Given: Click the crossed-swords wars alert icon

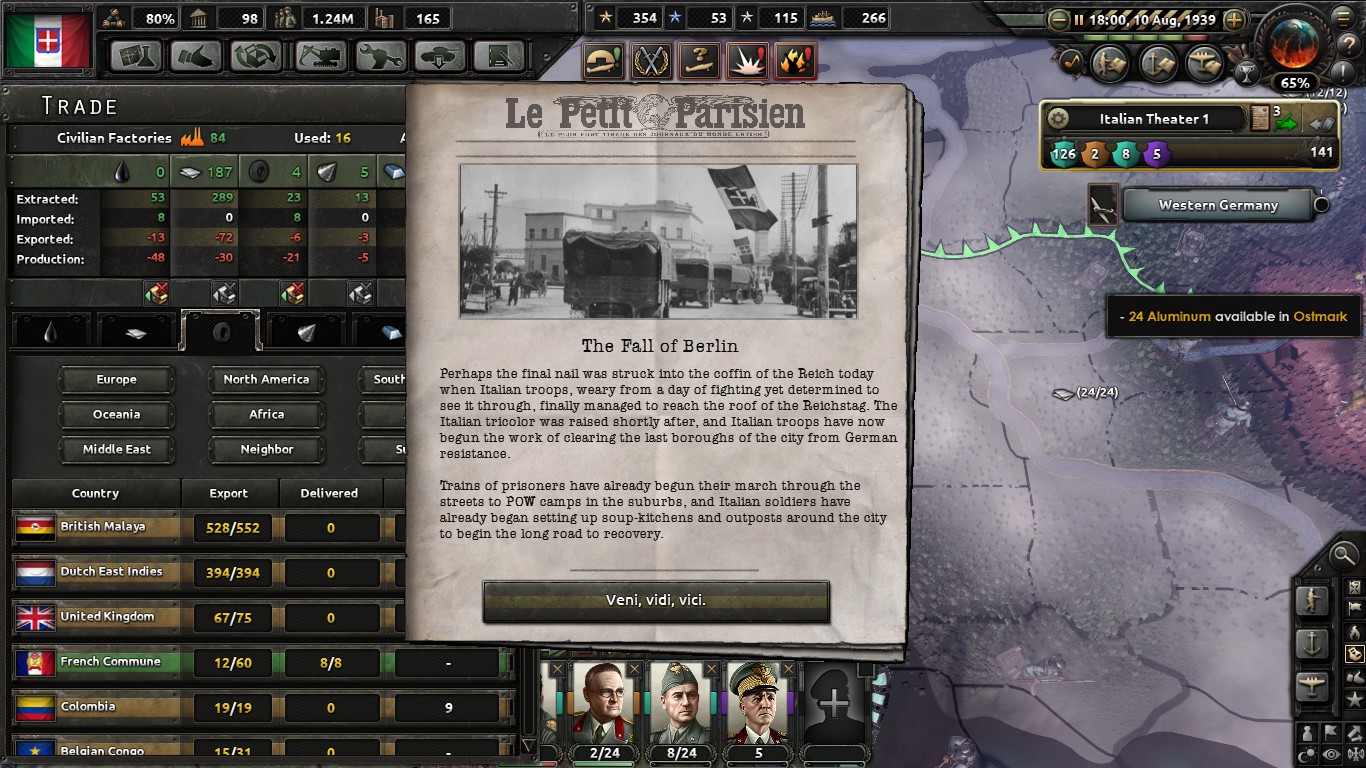Looking at the screenshot, I should 651,60.
